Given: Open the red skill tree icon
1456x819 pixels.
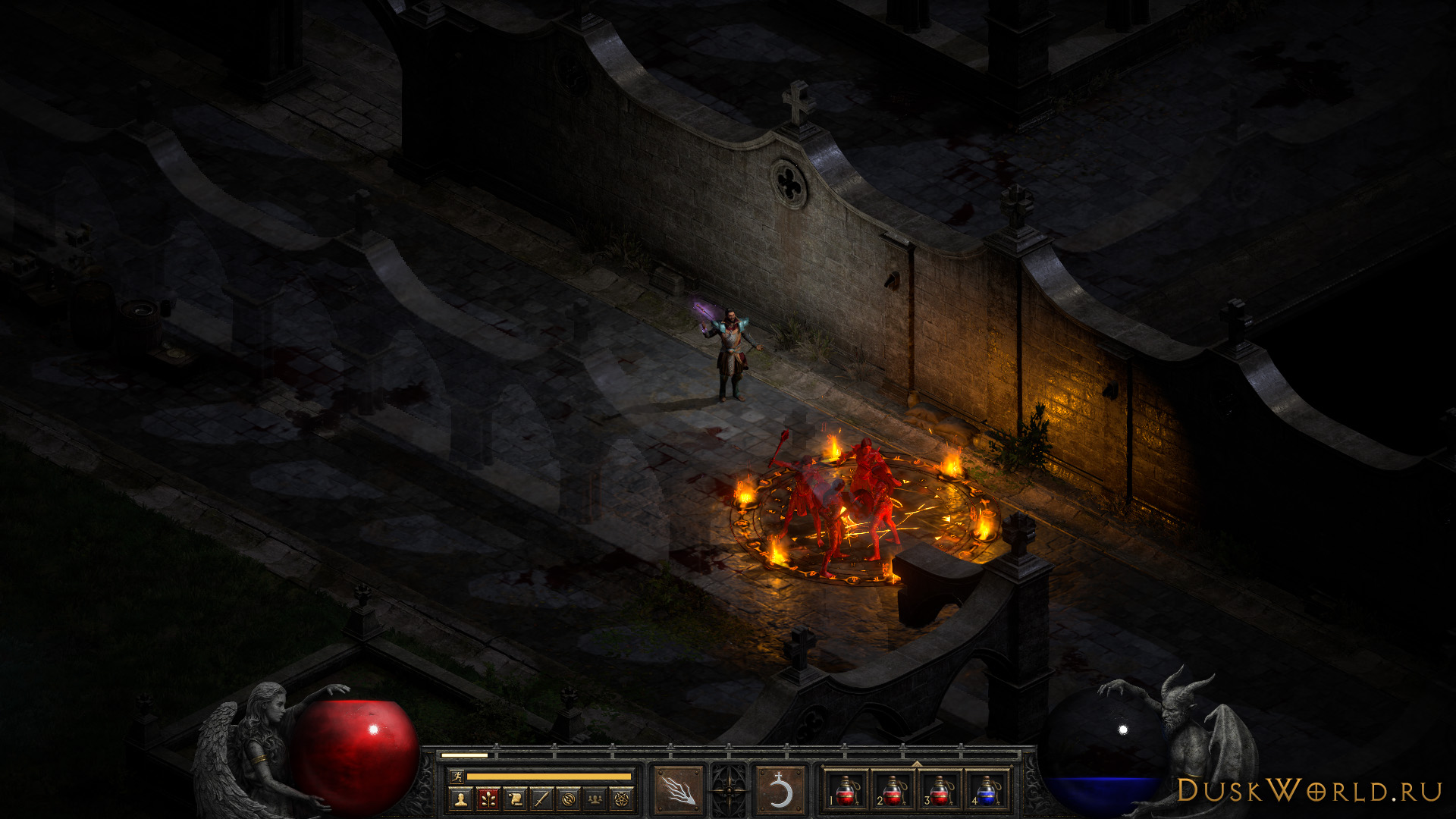Looking at the screenshot, I should point(488,798).
